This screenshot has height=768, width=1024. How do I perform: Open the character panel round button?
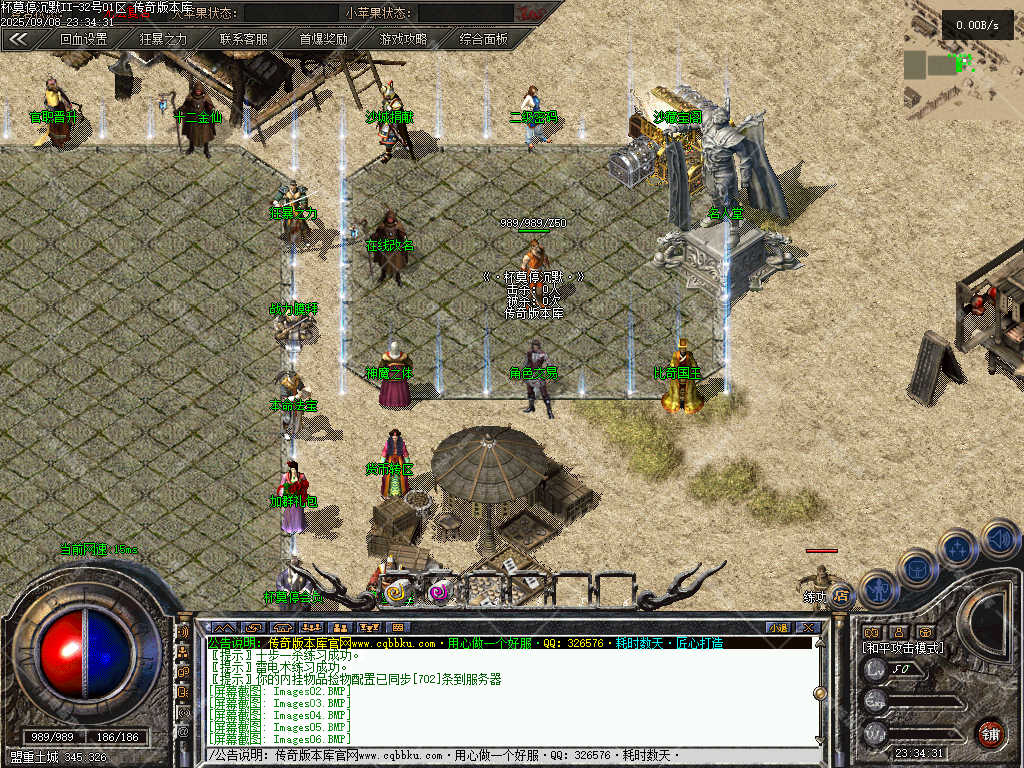878,589
